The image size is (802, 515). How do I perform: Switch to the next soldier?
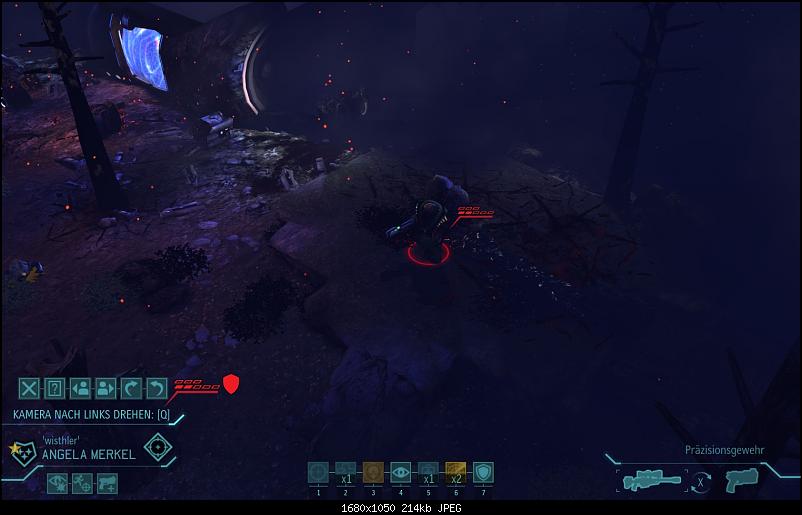tap(106, 388)
